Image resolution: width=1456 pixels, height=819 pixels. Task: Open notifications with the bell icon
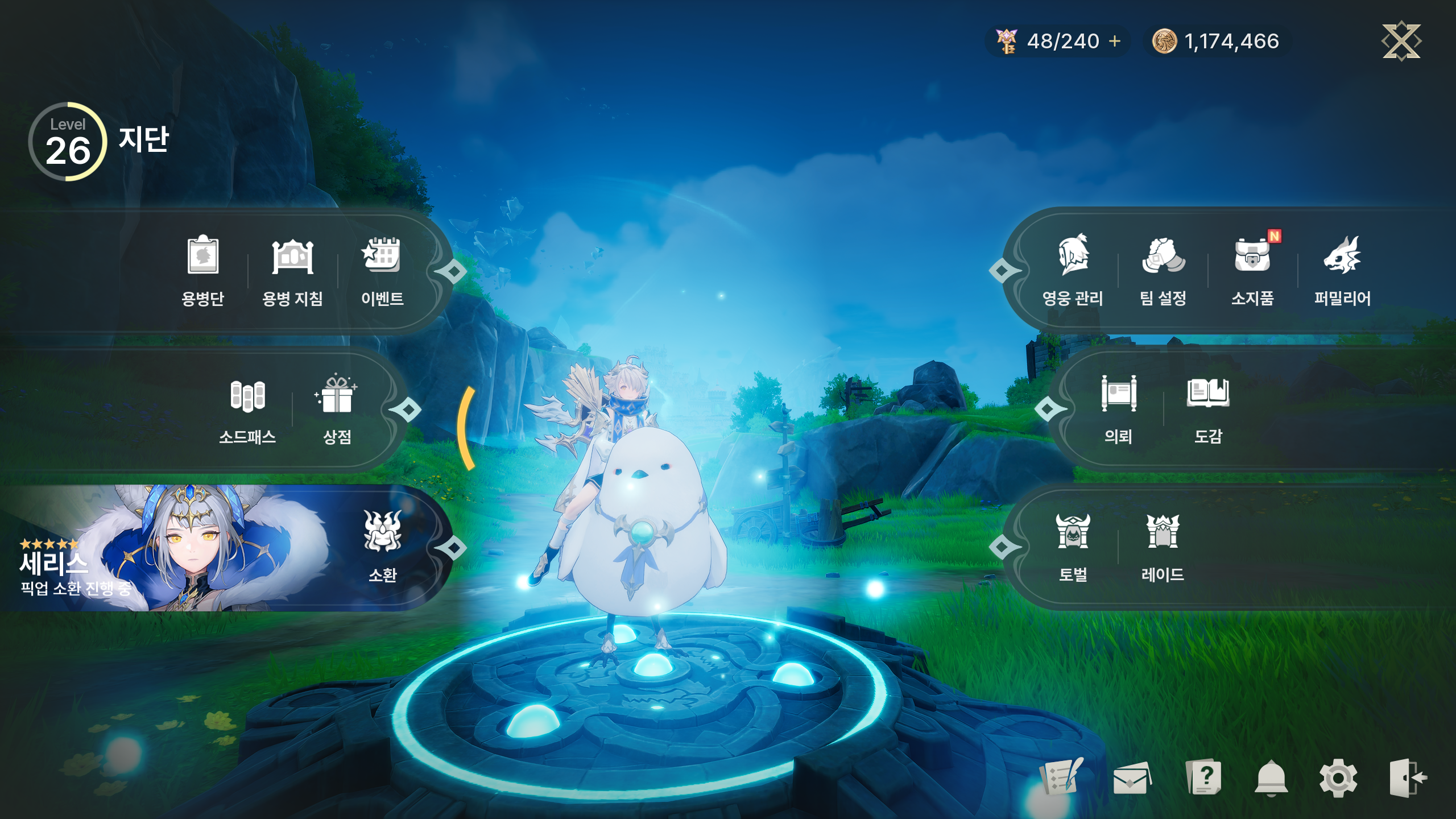point(1271,778)
